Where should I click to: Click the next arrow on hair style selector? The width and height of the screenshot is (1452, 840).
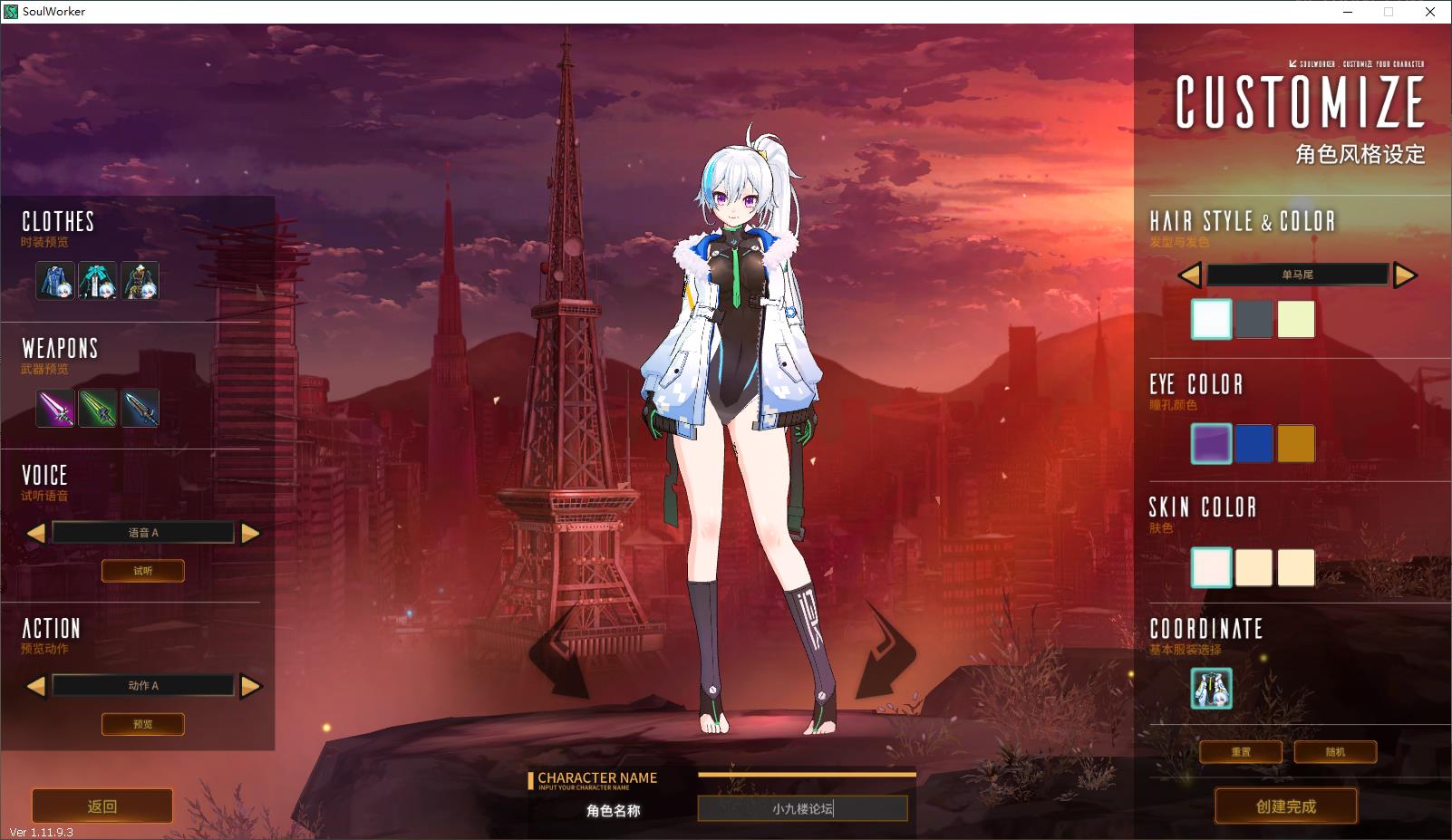[x=1405, y=275]
